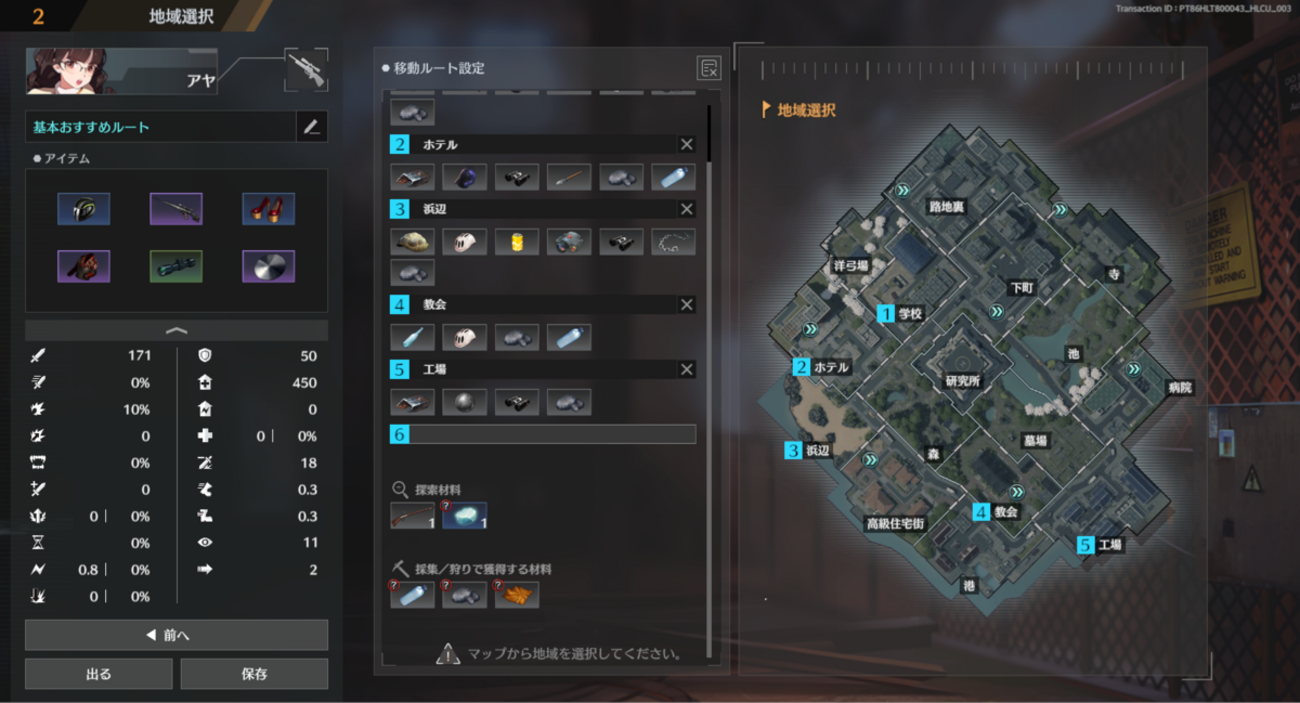This screenshot has width=1300, height=703.
Task: Click the 保存 save button
Action: click(254, 674)
